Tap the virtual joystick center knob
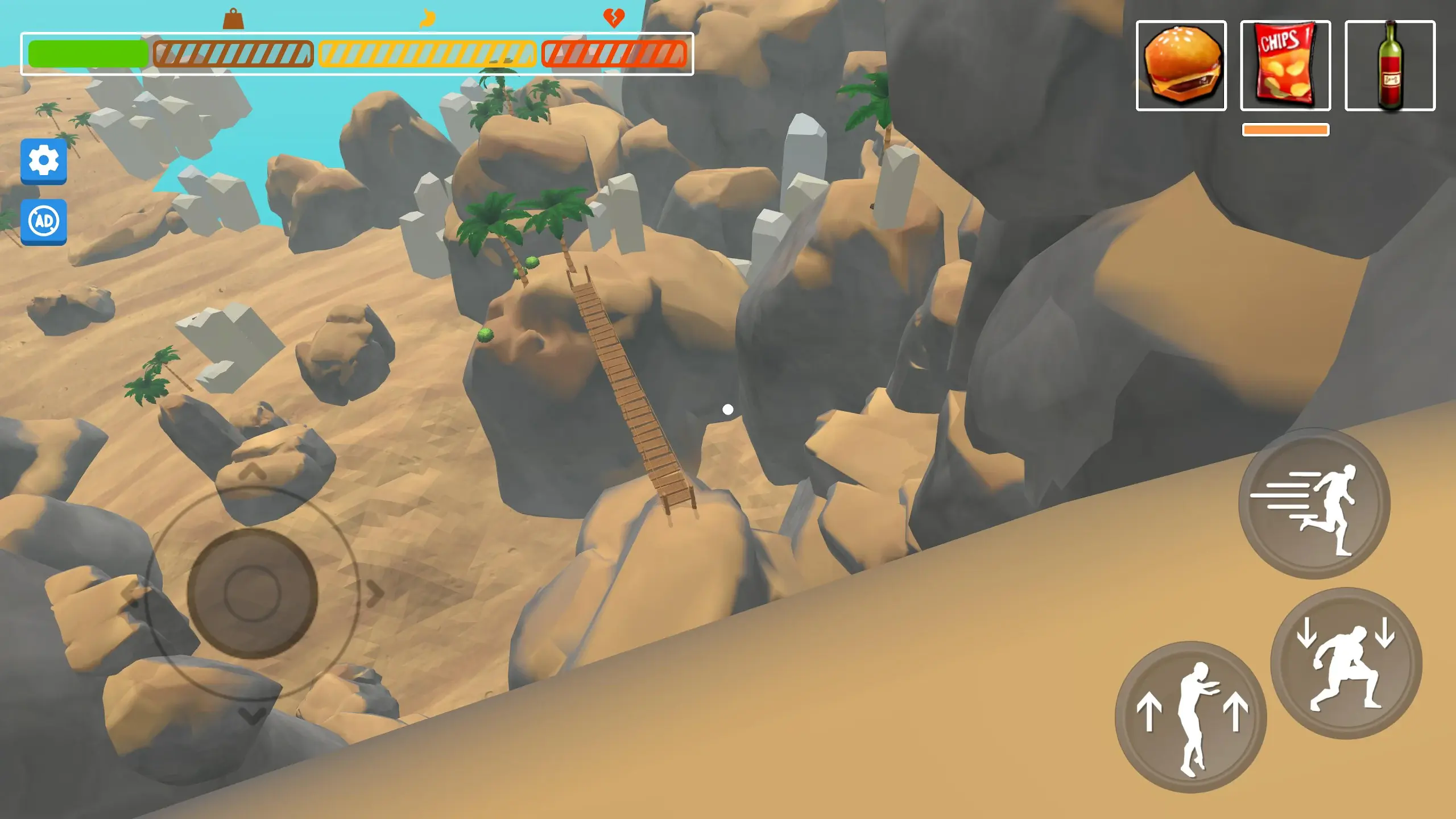Image resolution: width=1456 pixels, height=819 pixels. 252,593
